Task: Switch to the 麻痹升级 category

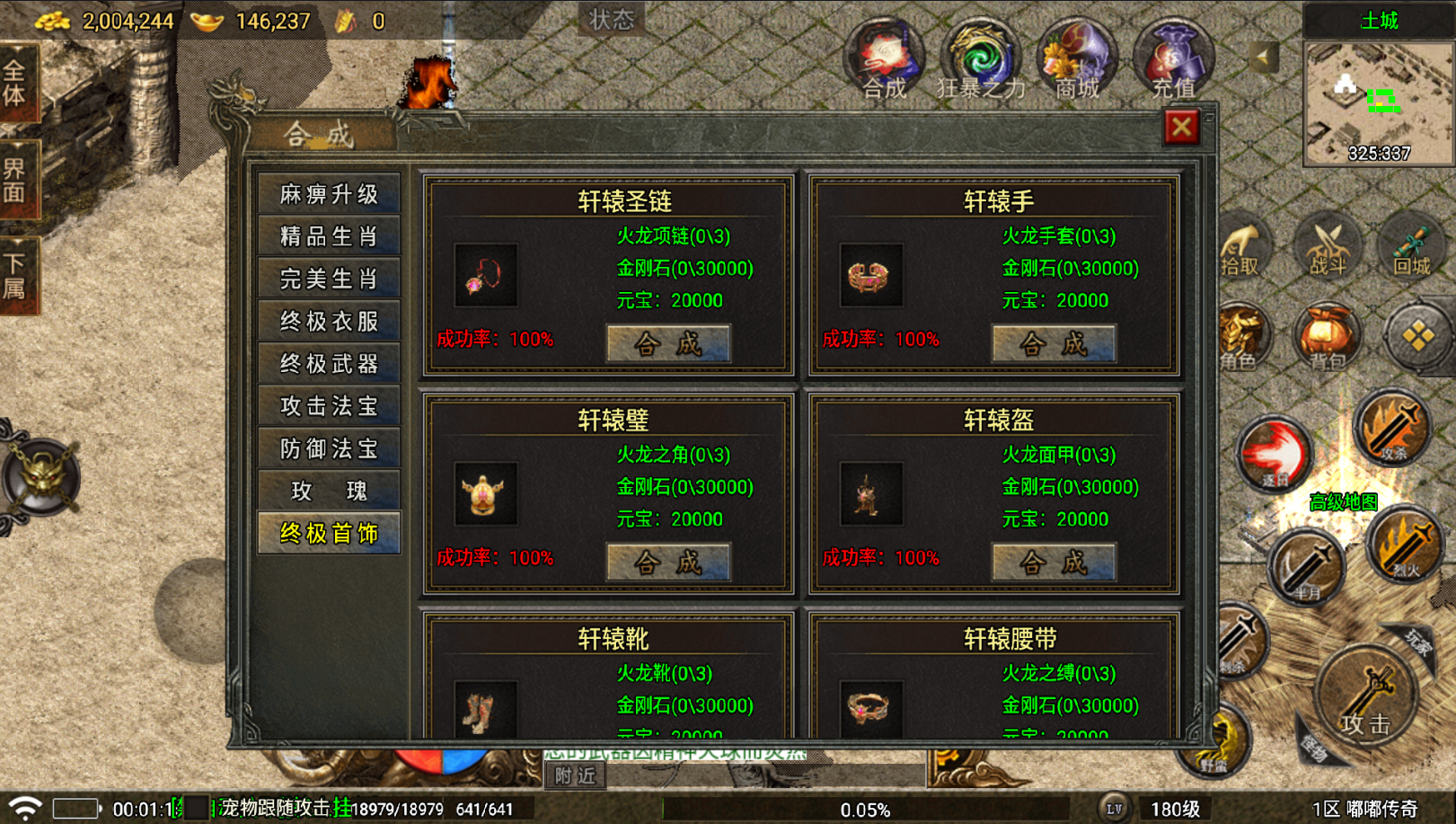Action: pyautogui.click(x=329, y=194)
